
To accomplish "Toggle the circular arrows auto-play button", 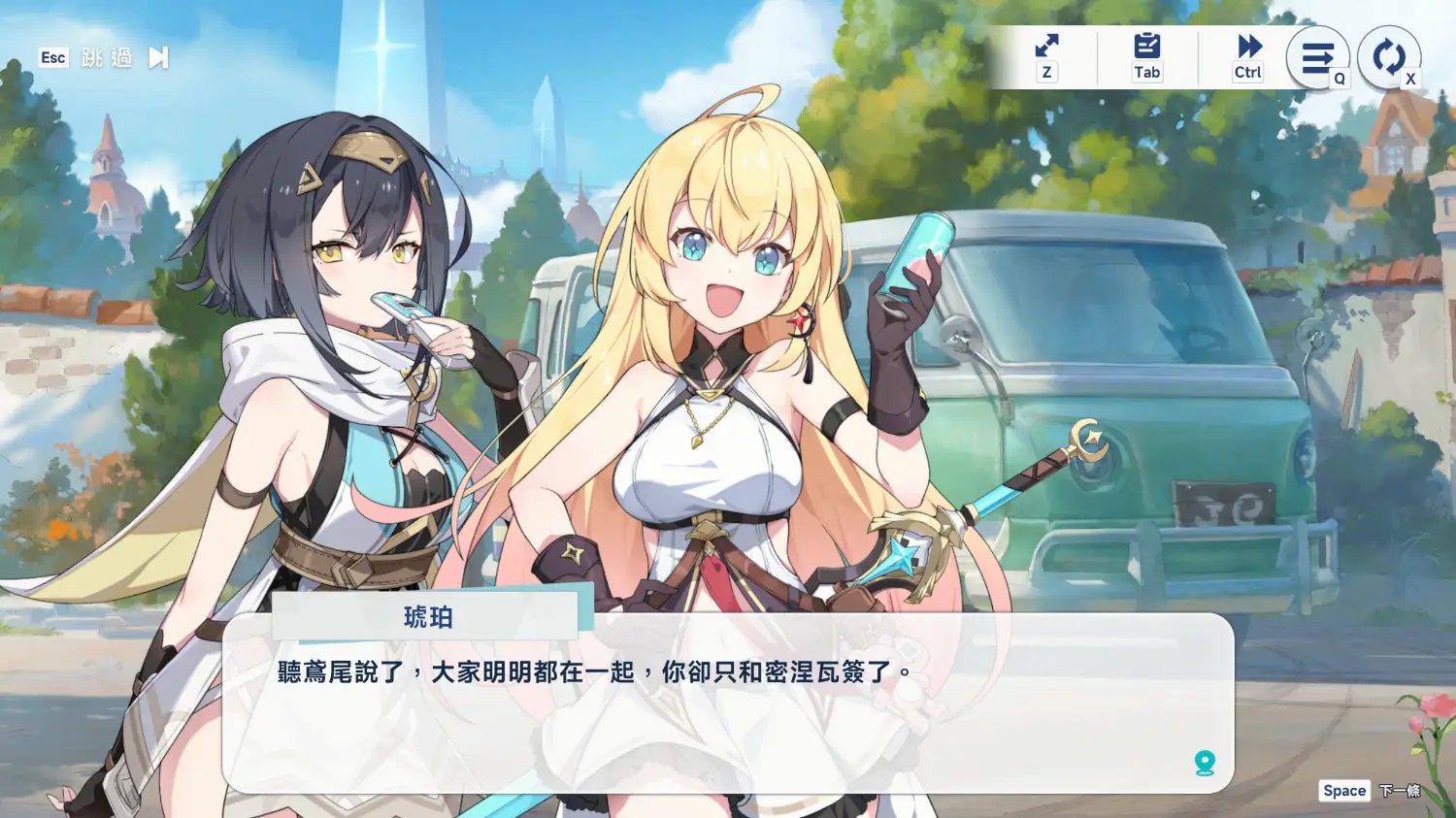I will click(x=1388, y=57).
